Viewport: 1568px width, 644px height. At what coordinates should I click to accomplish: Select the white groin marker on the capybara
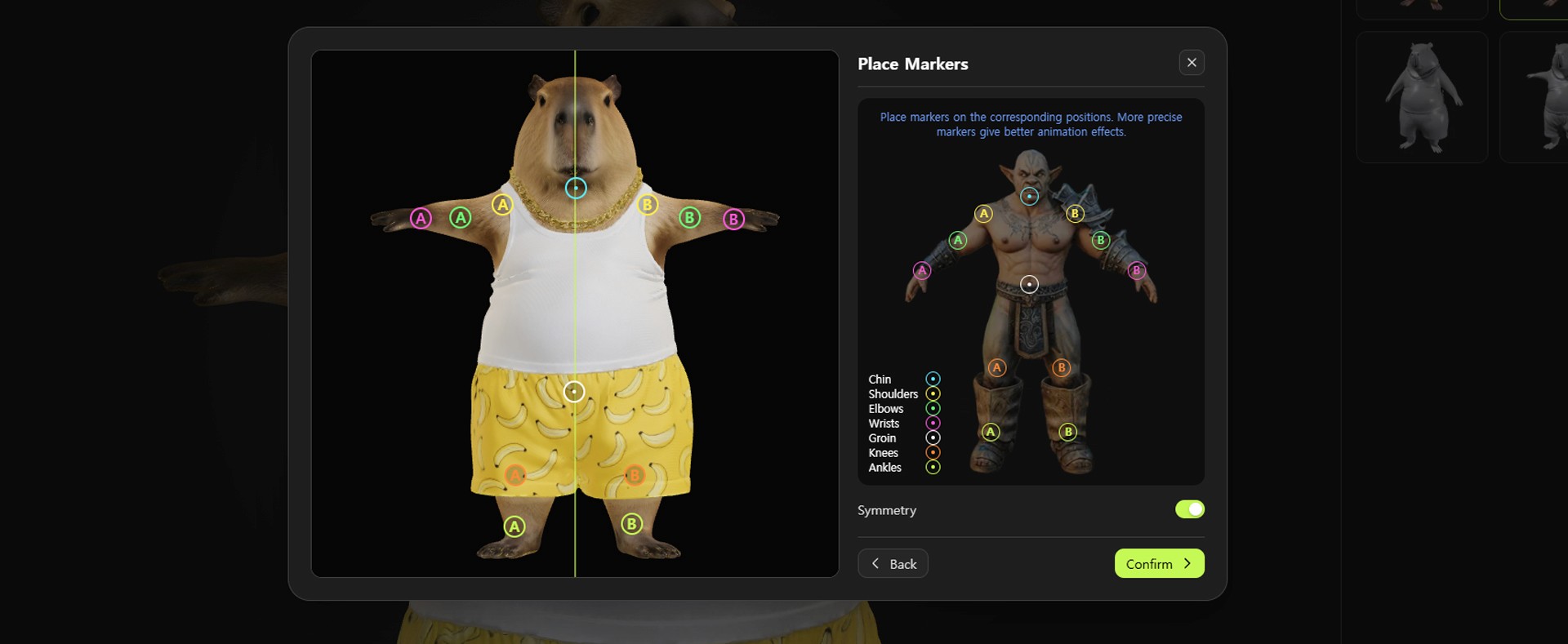point(574,392)
